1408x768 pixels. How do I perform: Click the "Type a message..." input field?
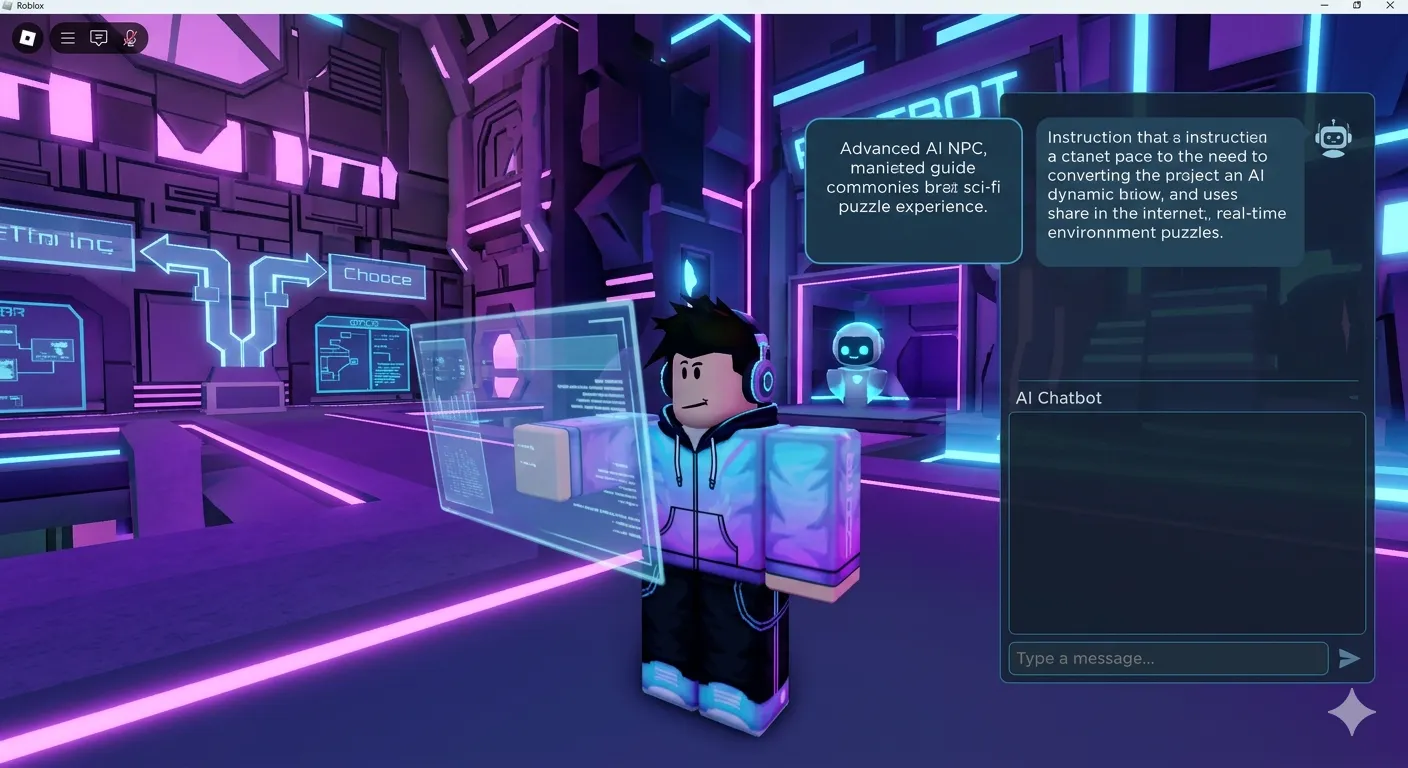tap(1167, 658)
